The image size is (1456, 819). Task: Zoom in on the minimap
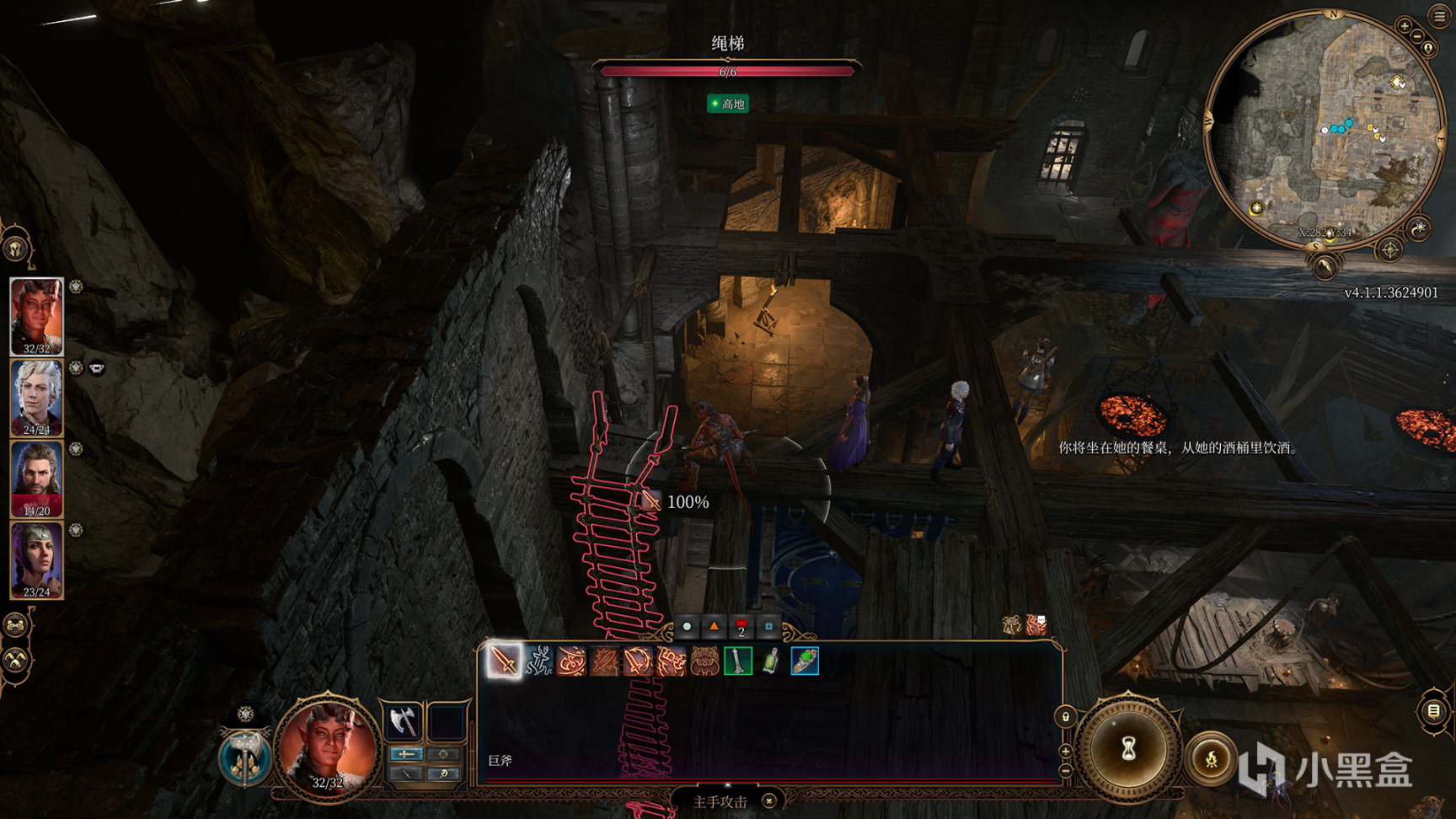pos(1404,26)
